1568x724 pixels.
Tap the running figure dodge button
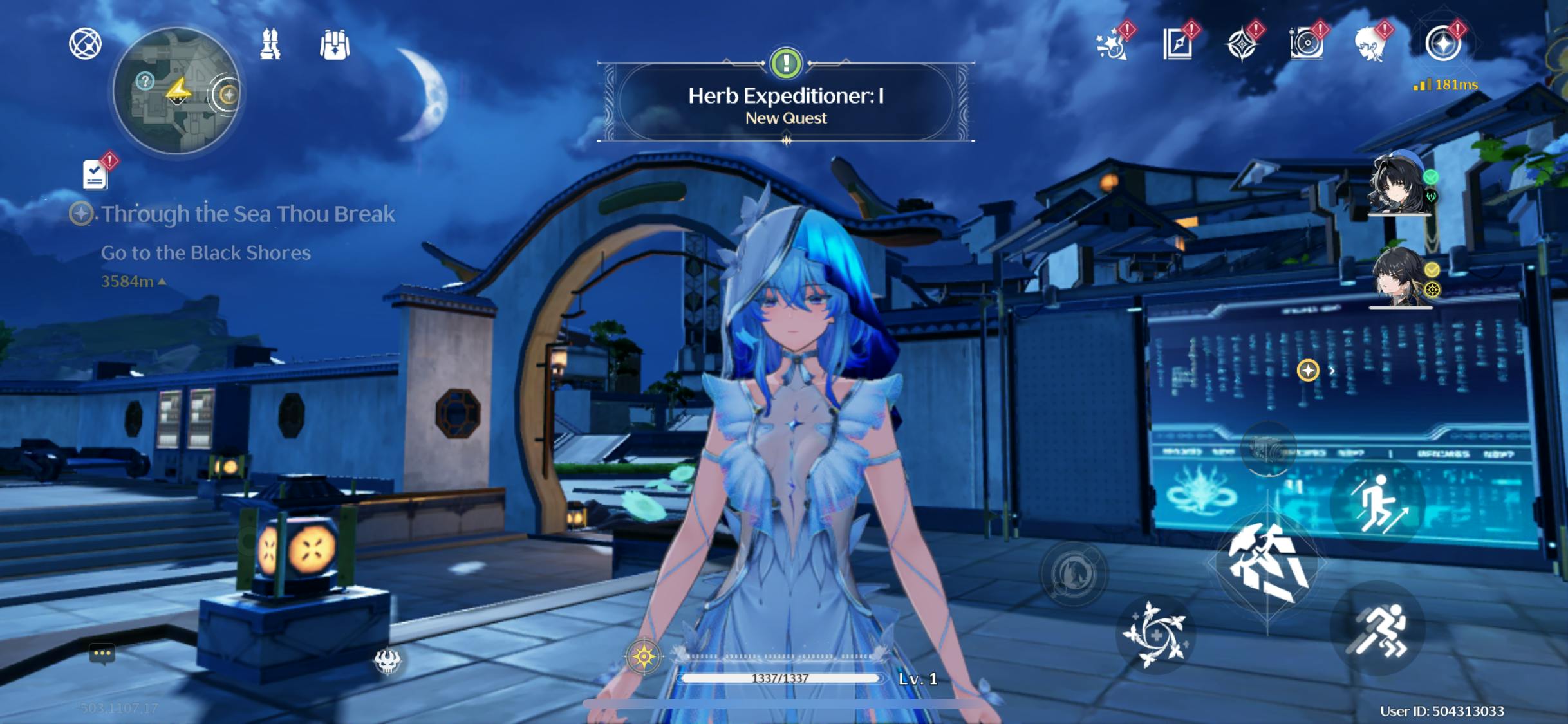click(x=1377, y=629)
